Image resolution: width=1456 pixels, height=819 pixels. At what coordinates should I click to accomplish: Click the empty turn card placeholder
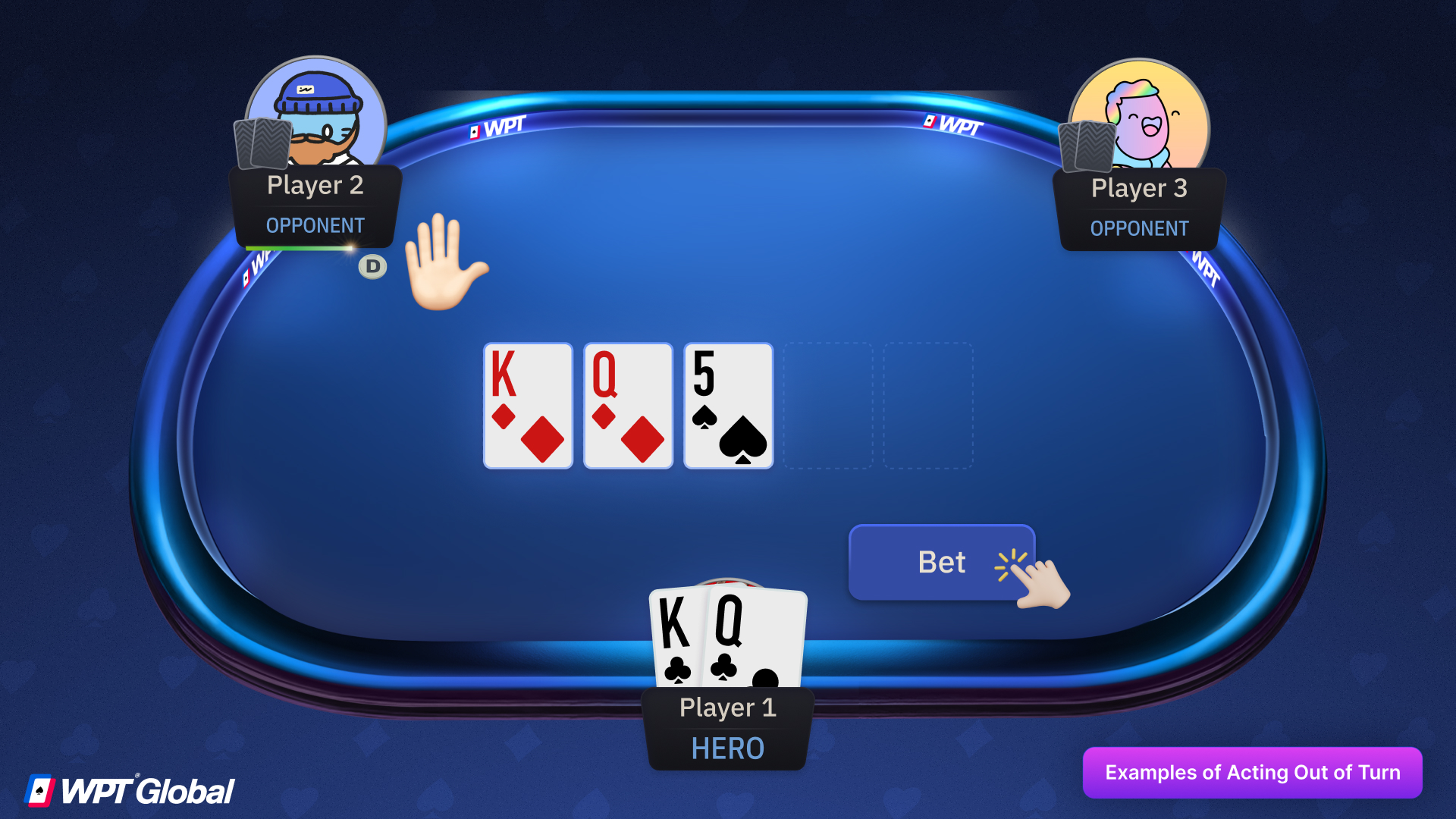point(827,406)
